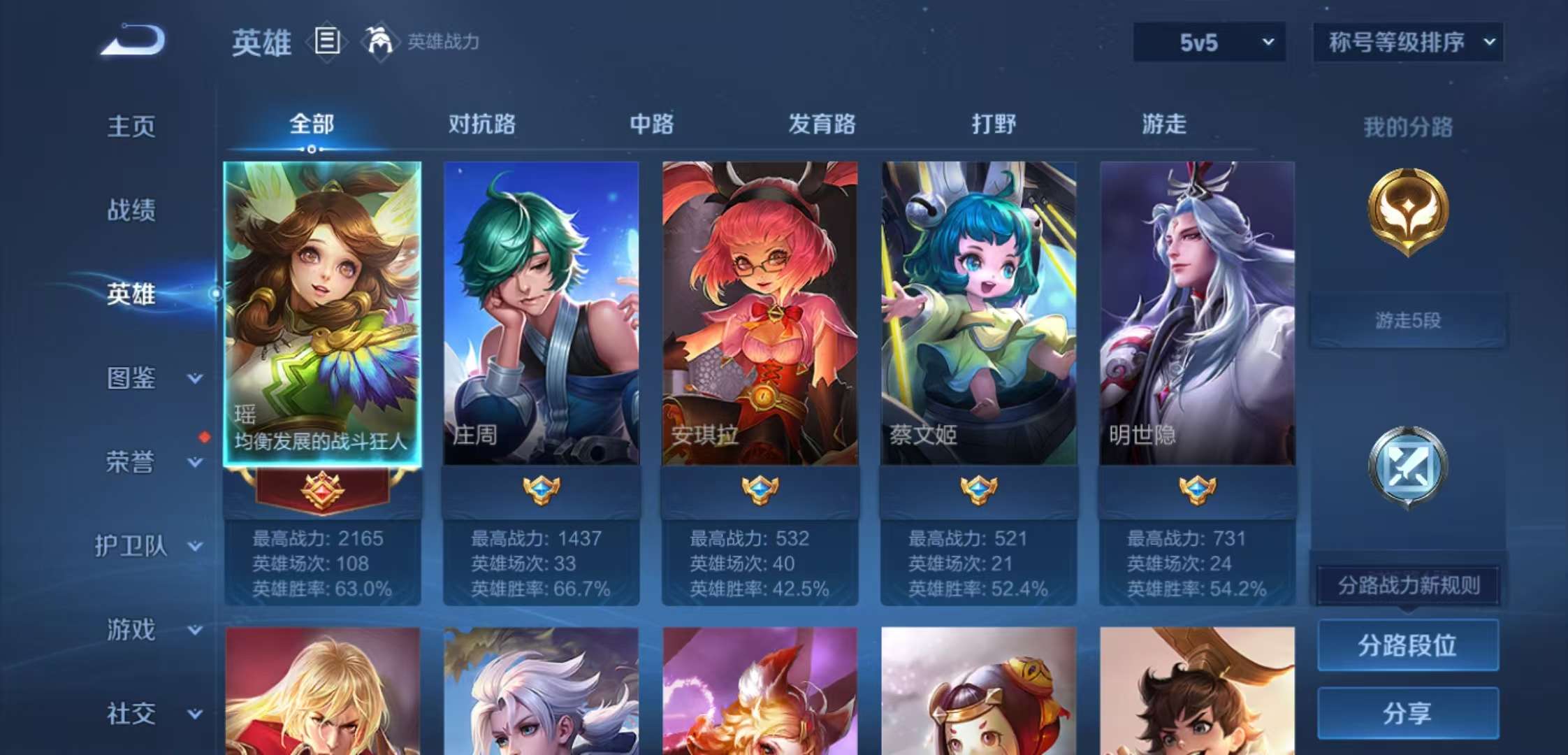This screenshot has height=755, width=1568.
Task: Click the 分享 button
Action: [1407, 713]
